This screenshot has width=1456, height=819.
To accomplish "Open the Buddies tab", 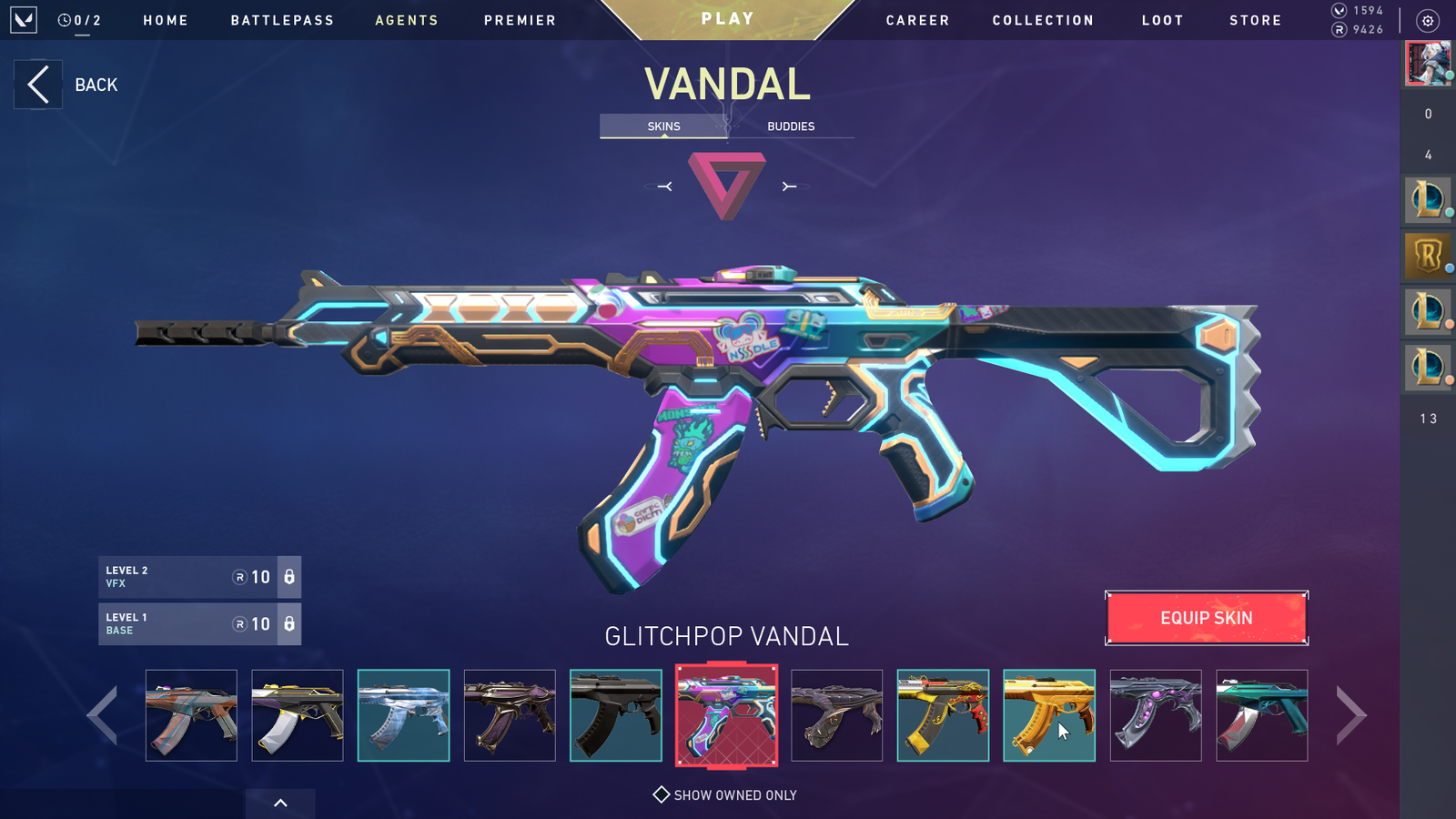I will pos(790,126).
